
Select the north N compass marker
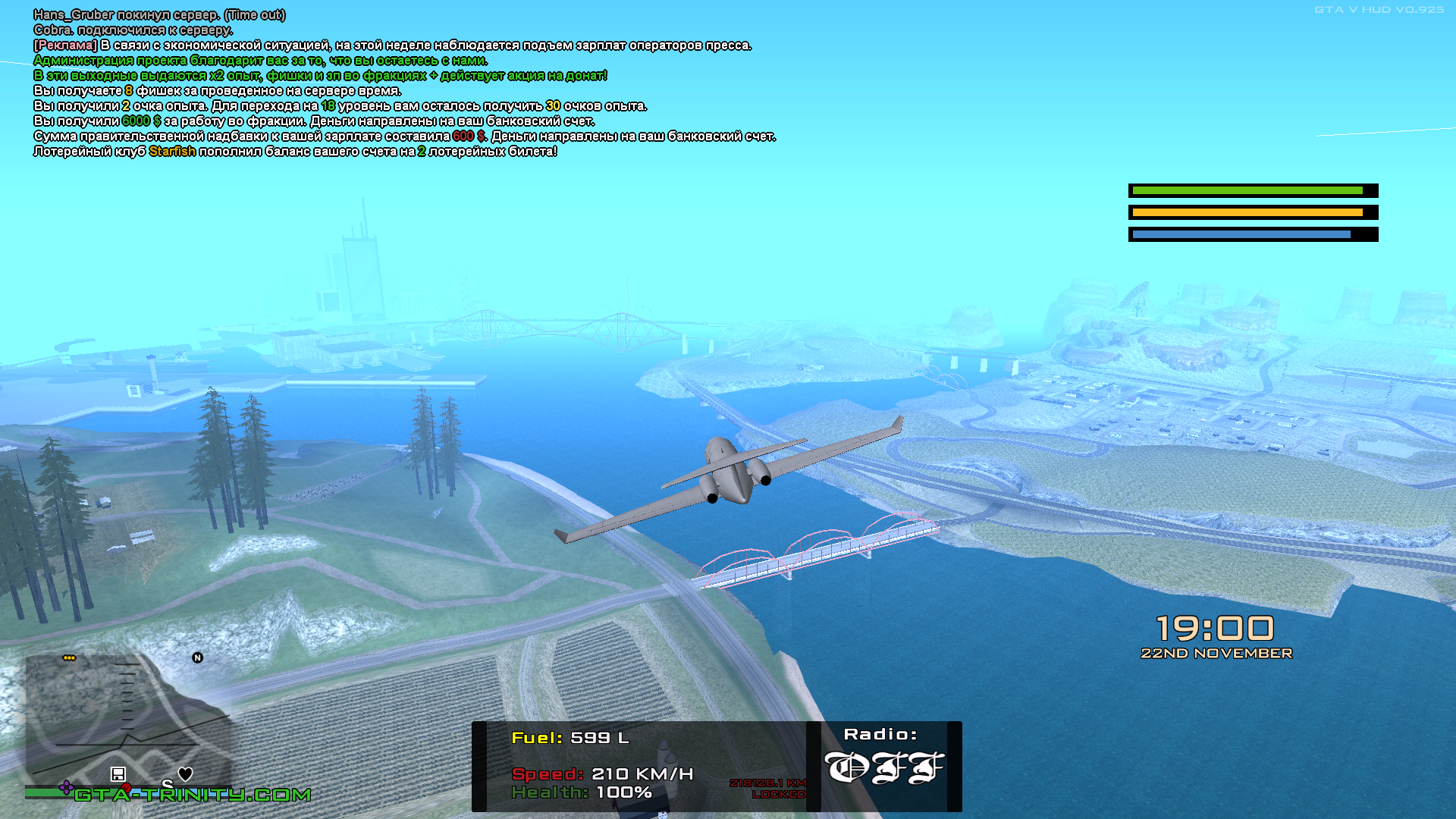pyautogui.click(x=197, y=657)
